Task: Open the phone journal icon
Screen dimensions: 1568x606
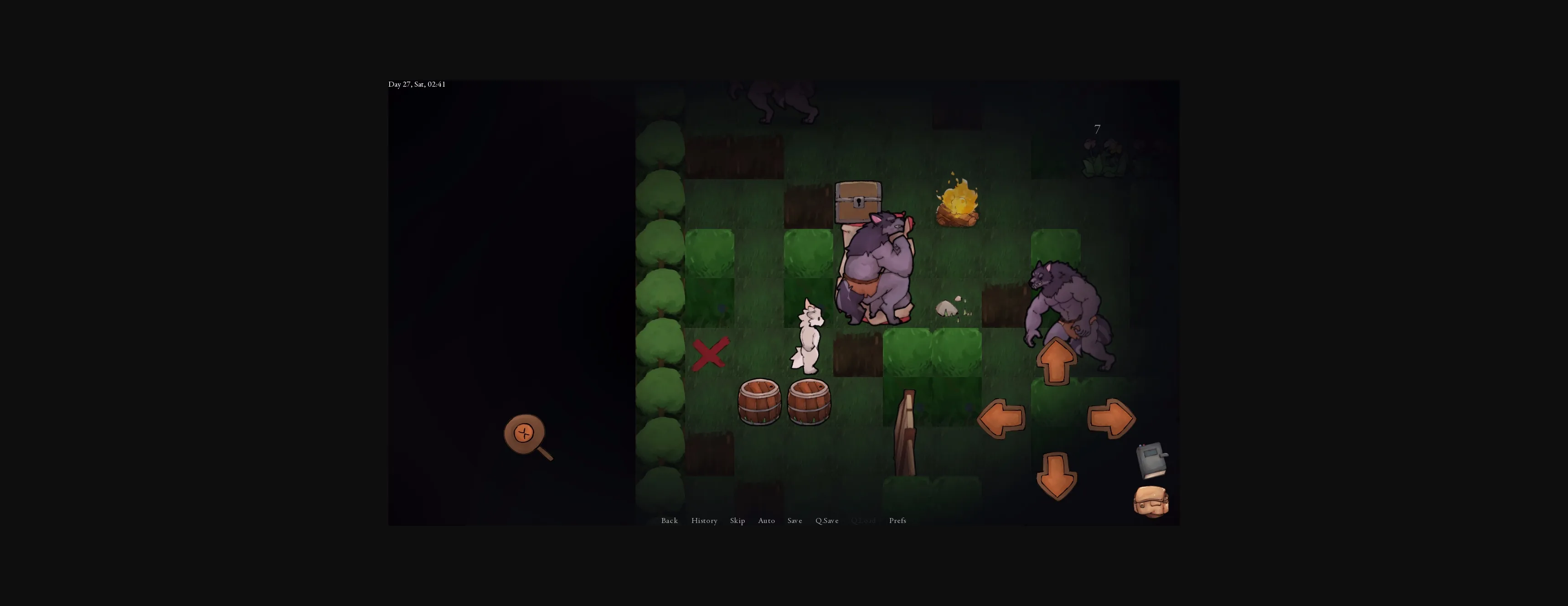Action: pyautogui.click(x=1151, y=461)
